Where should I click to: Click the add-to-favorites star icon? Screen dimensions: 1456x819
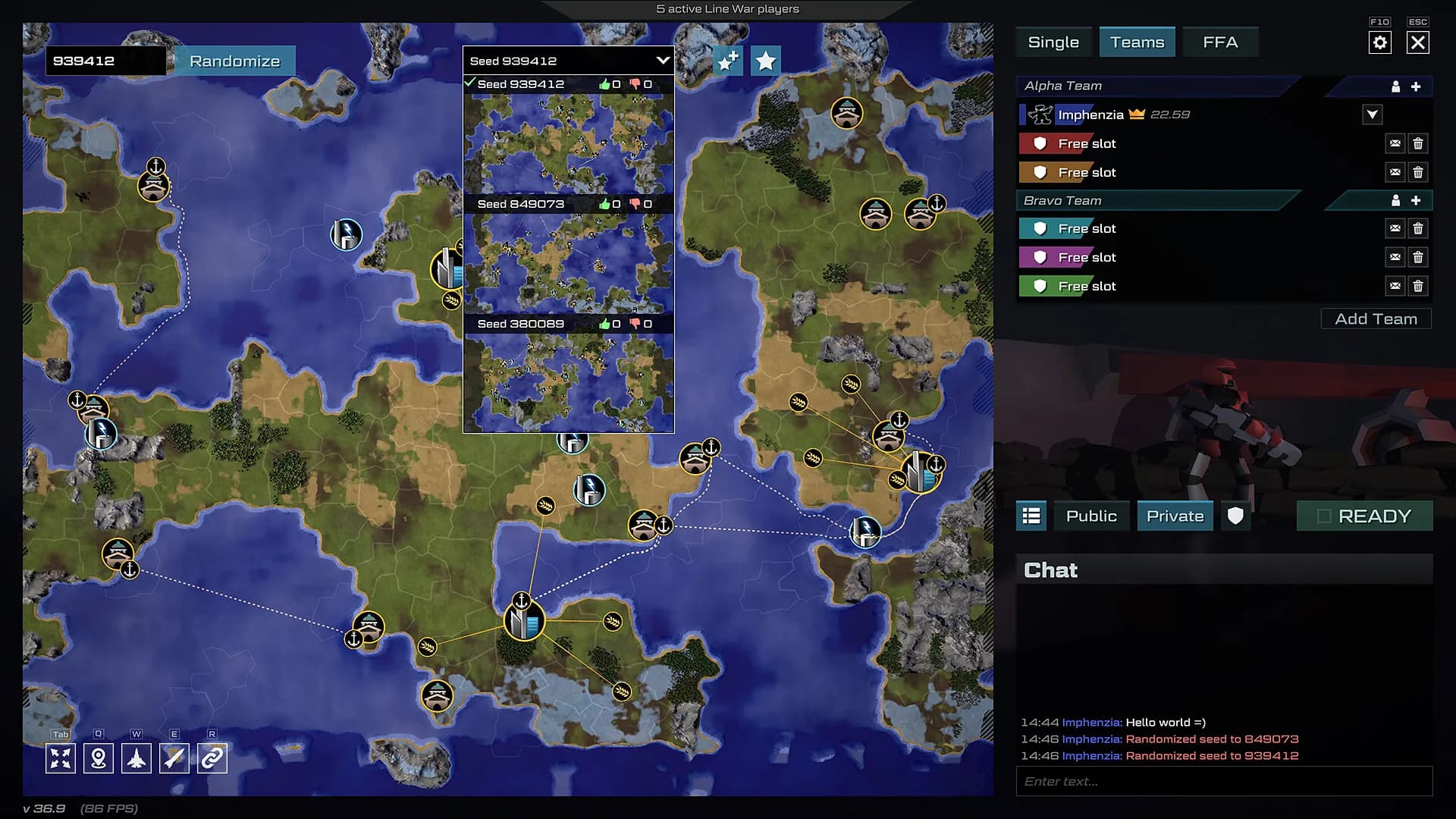[x=727, y=60]
